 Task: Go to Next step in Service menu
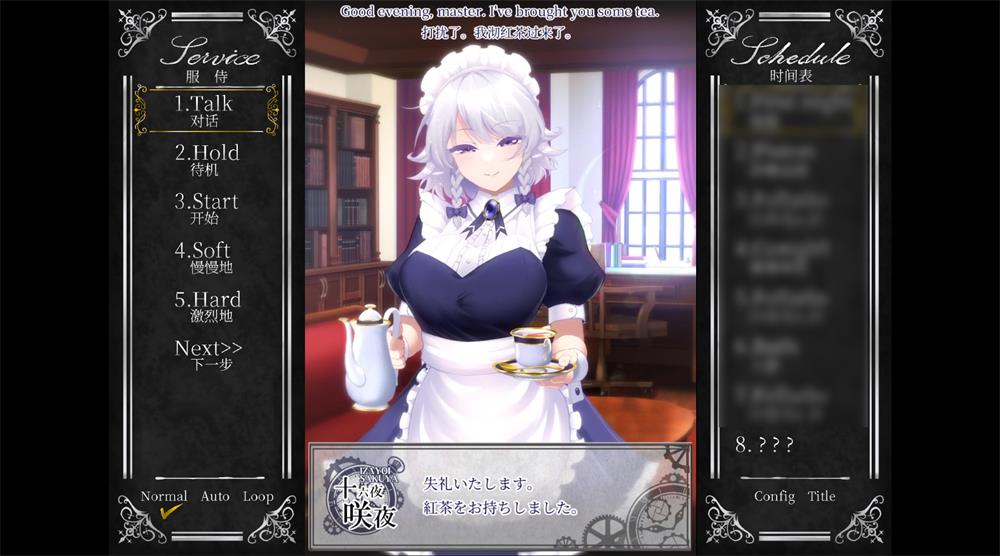pyautogui.click(x=208, y=354)
